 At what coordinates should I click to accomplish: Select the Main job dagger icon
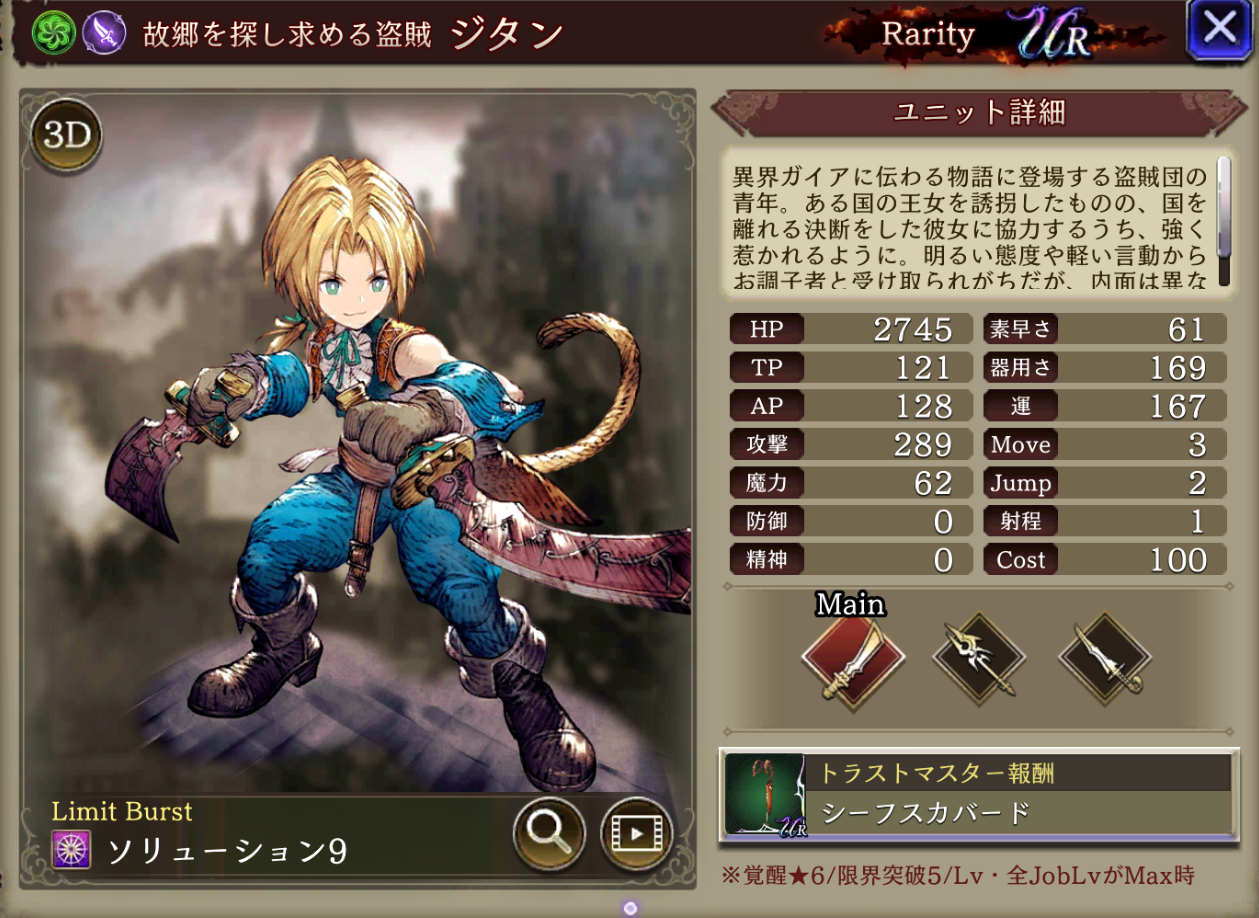point(852,659)
